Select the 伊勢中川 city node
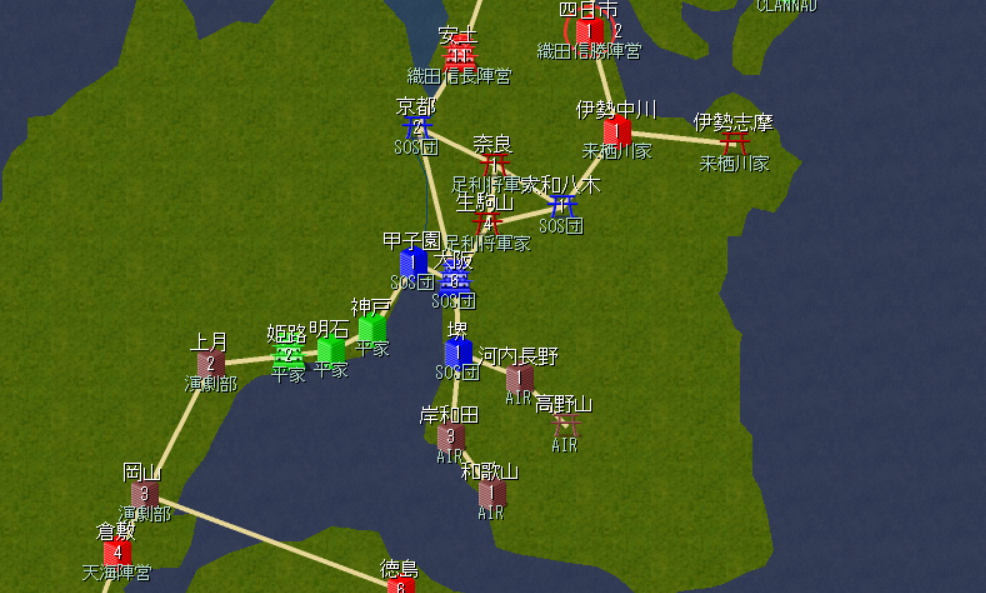Image resolution: width=986 pixels, height=593 pixels. (617, 130)
